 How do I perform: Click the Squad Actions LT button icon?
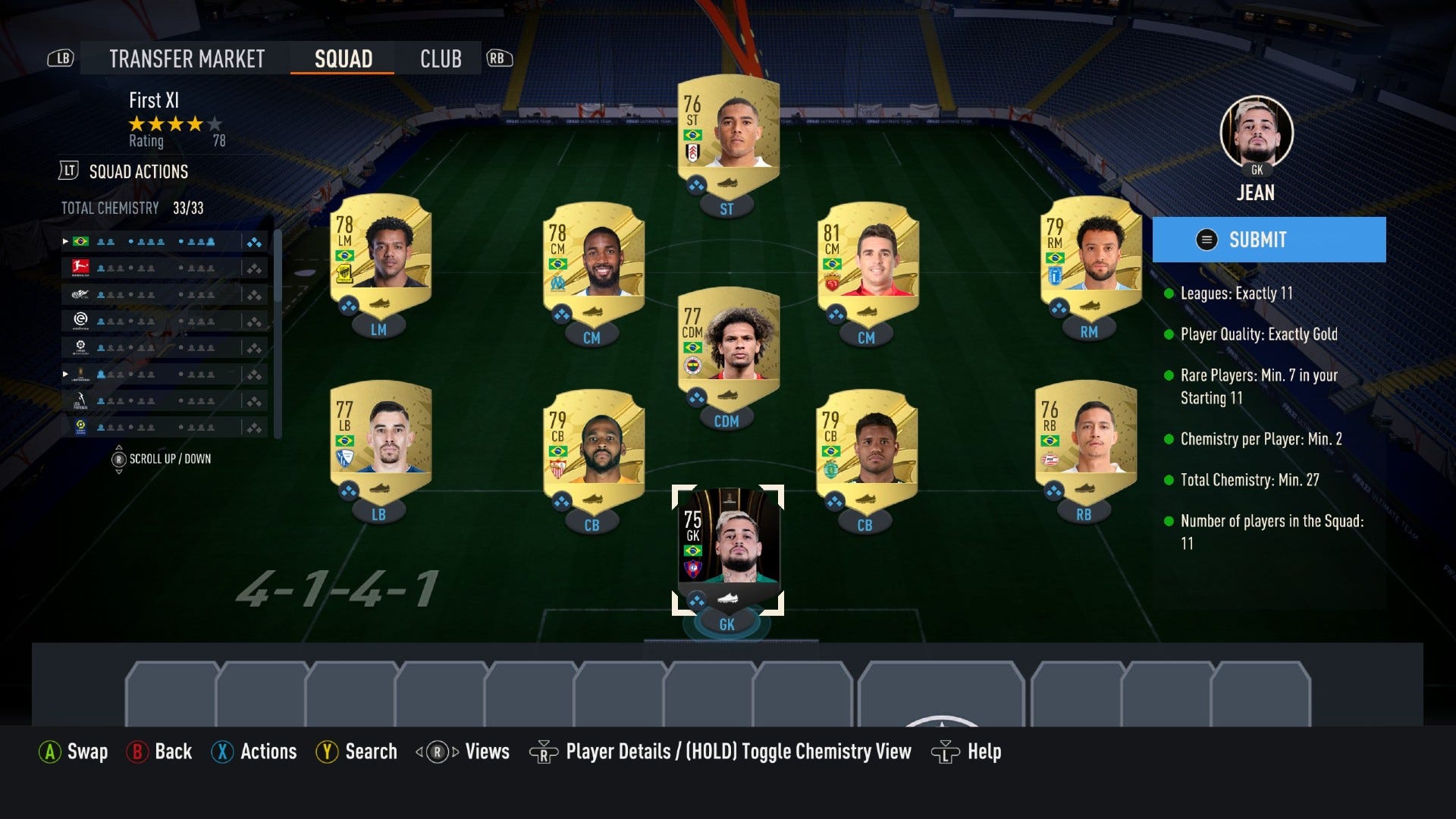(x=67, y=171)
